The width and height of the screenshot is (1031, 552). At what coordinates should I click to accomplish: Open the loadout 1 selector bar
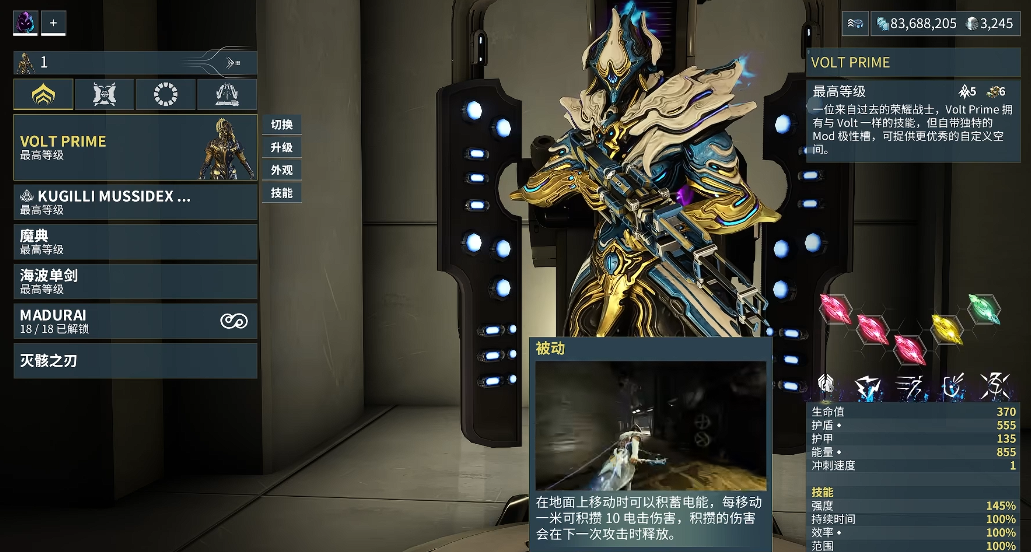pyautogui.click(x=135, y=63)
